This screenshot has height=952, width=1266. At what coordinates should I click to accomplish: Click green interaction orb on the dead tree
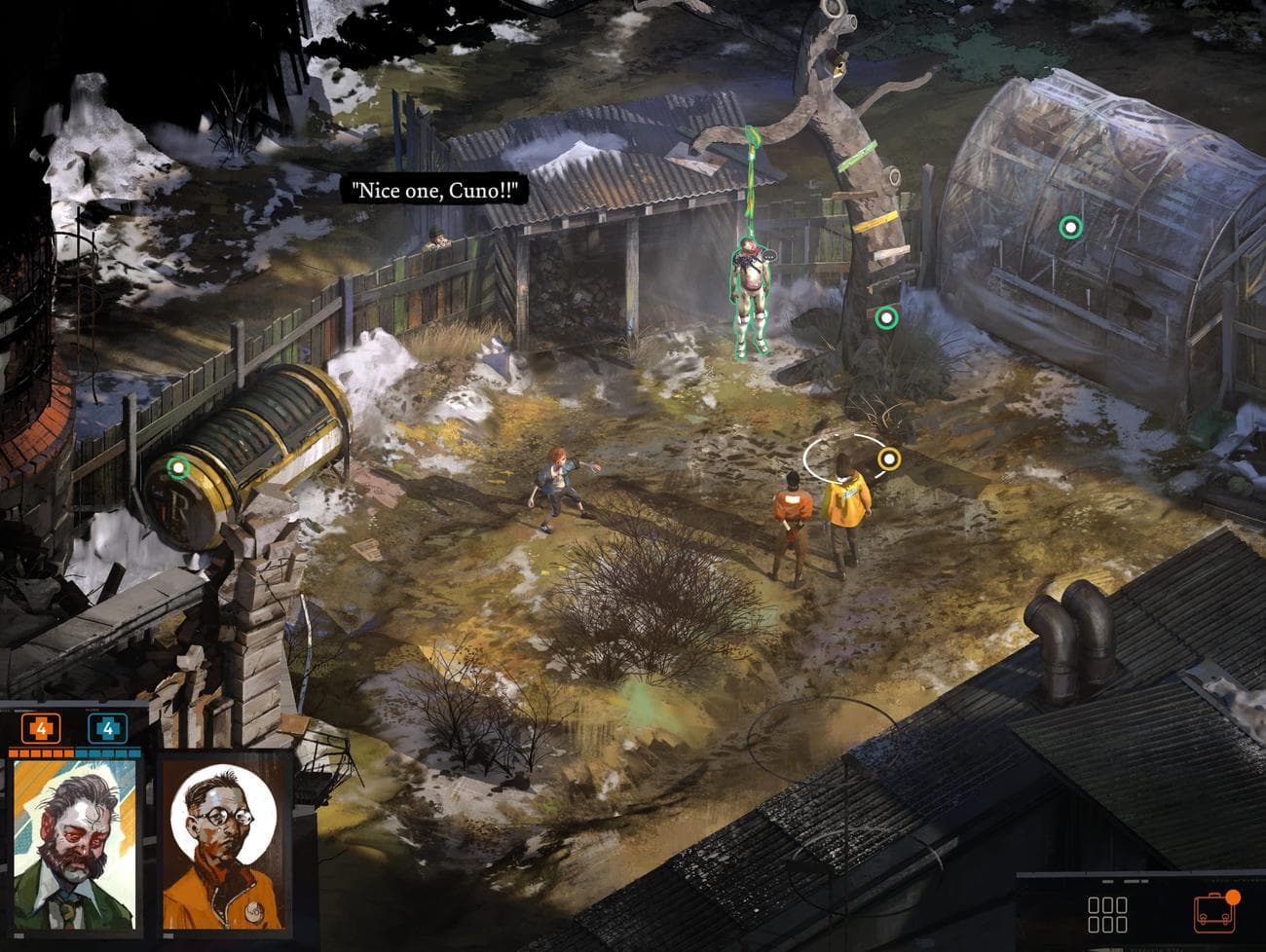pos(888,316)
